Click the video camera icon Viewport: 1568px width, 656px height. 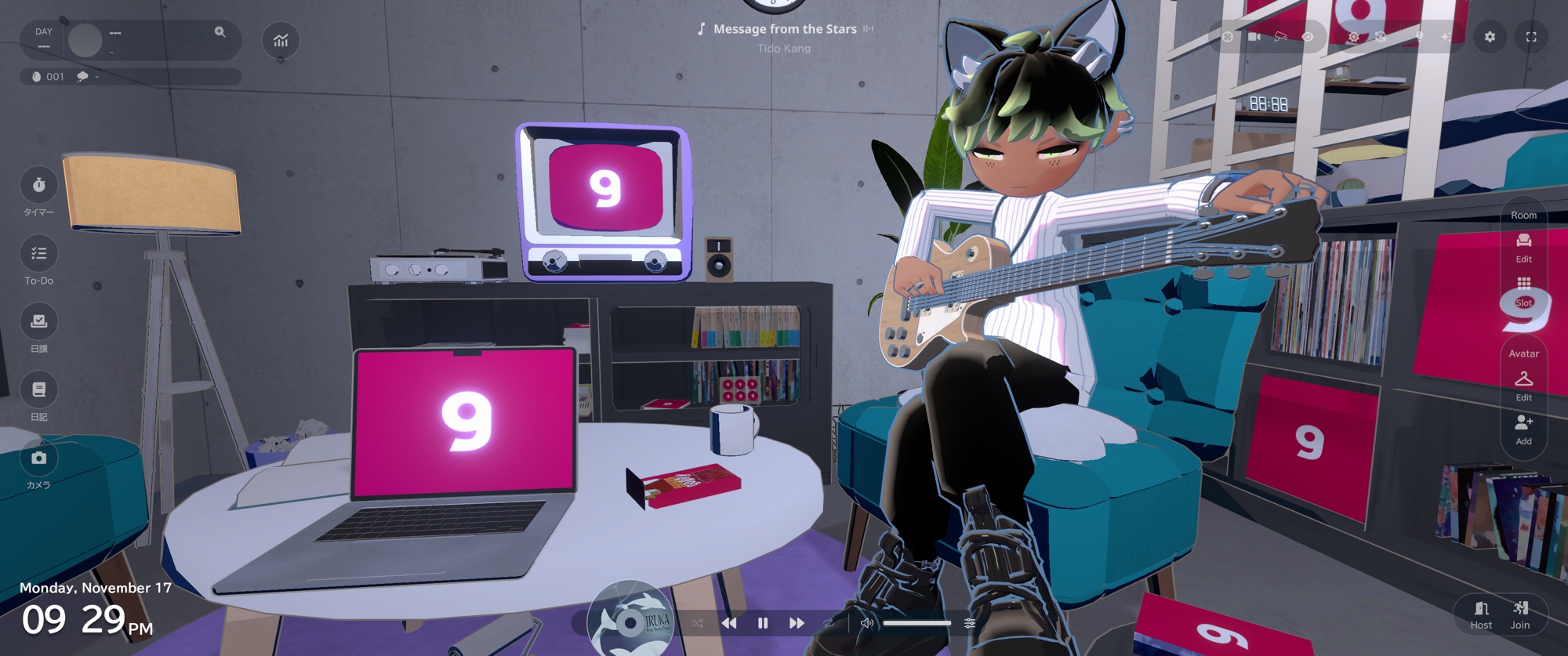tap(1254, 37)
